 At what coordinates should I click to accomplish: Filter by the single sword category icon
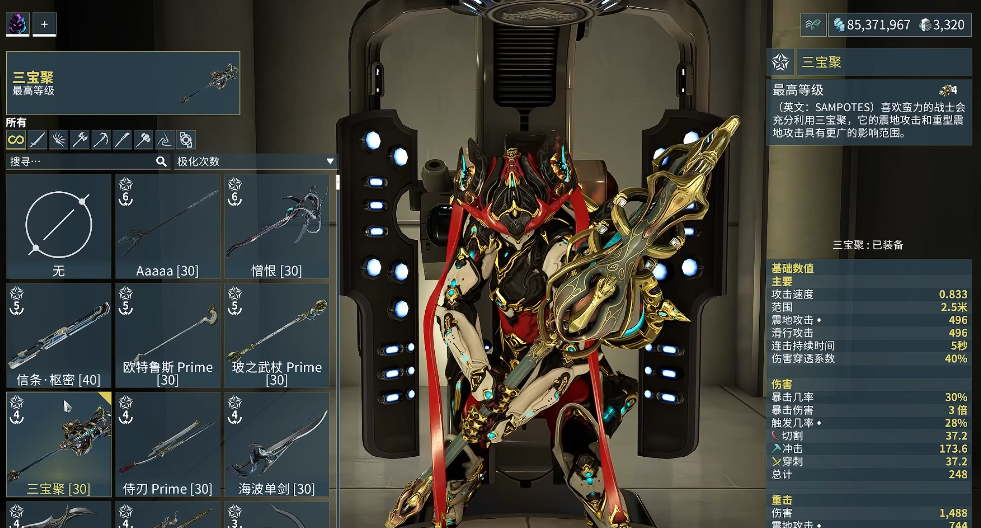(x=37, y=140)
